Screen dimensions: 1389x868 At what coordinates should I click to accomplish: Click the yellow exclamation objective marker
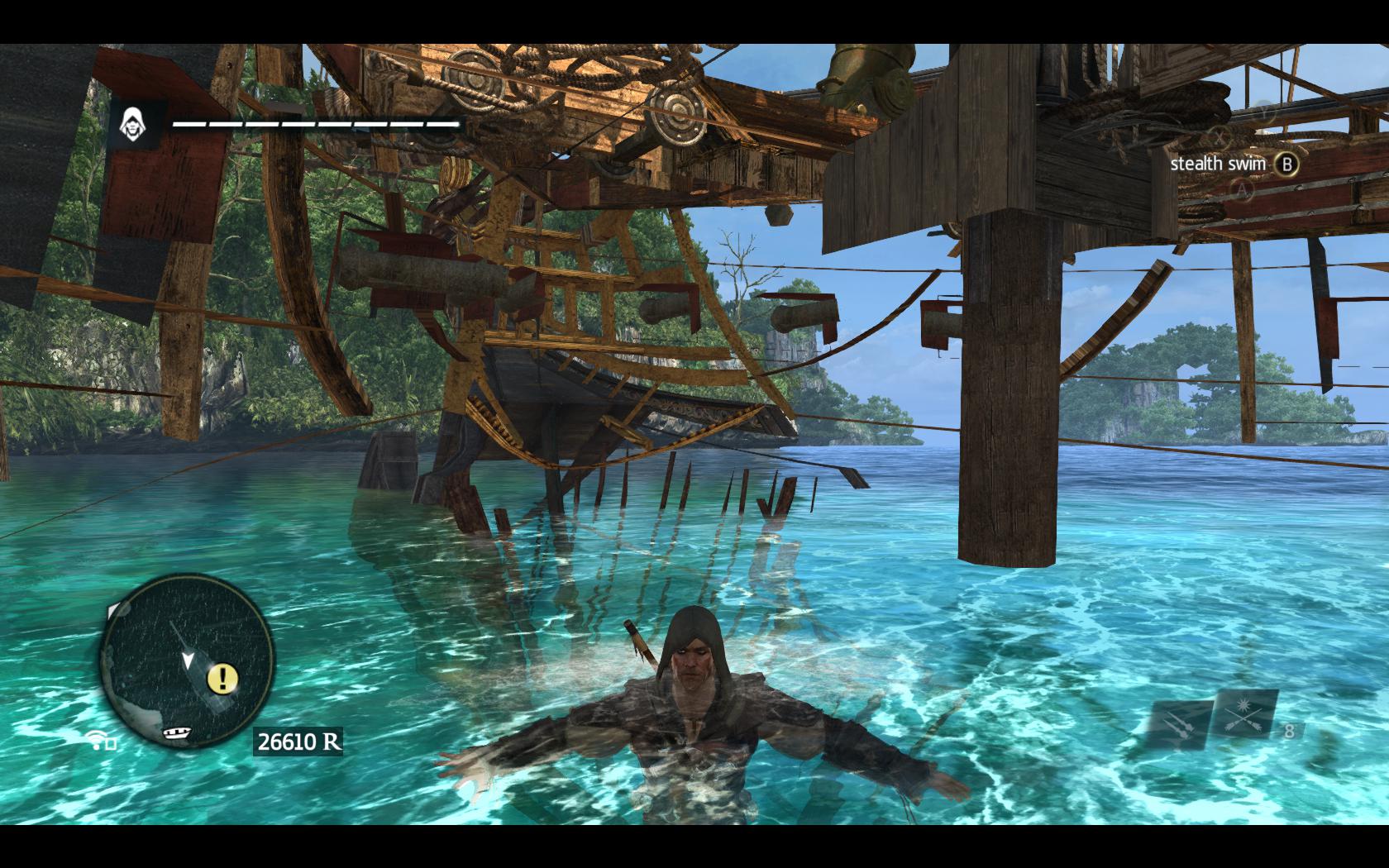point(222,679)
